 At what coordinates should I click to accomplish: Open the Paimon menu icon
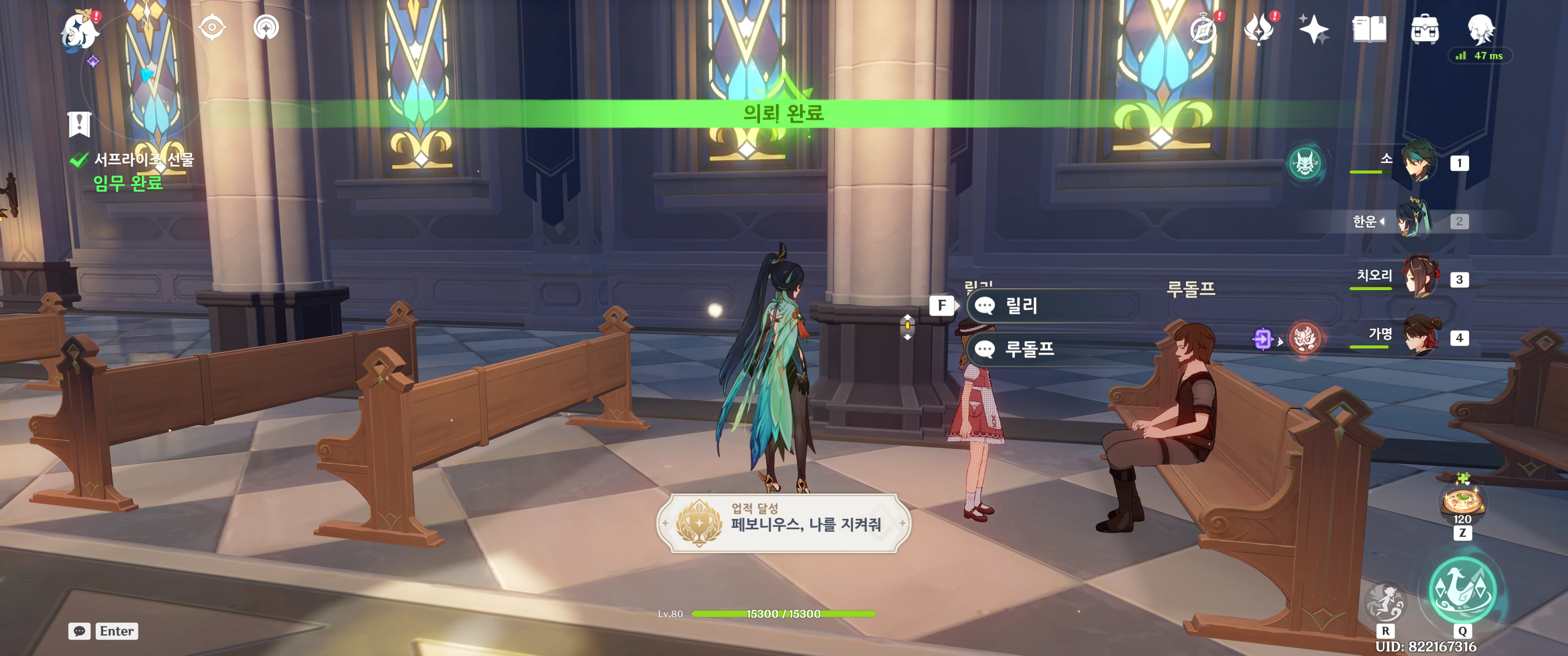pos(80,31)
